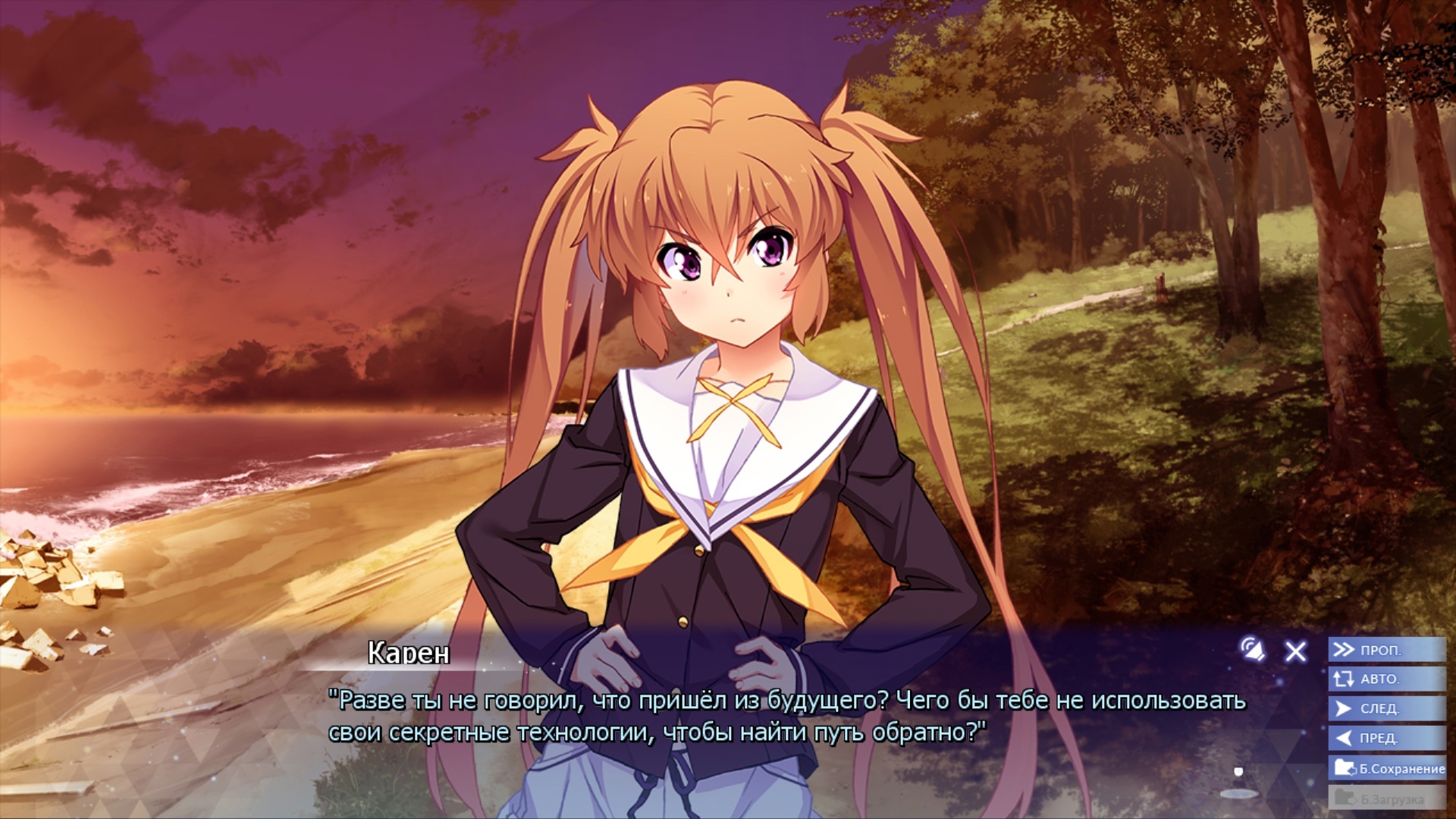Click the greyed Б.Загрузка quick load button
Viewport: 1456px width, 819px height.
tap(1386, 798)
